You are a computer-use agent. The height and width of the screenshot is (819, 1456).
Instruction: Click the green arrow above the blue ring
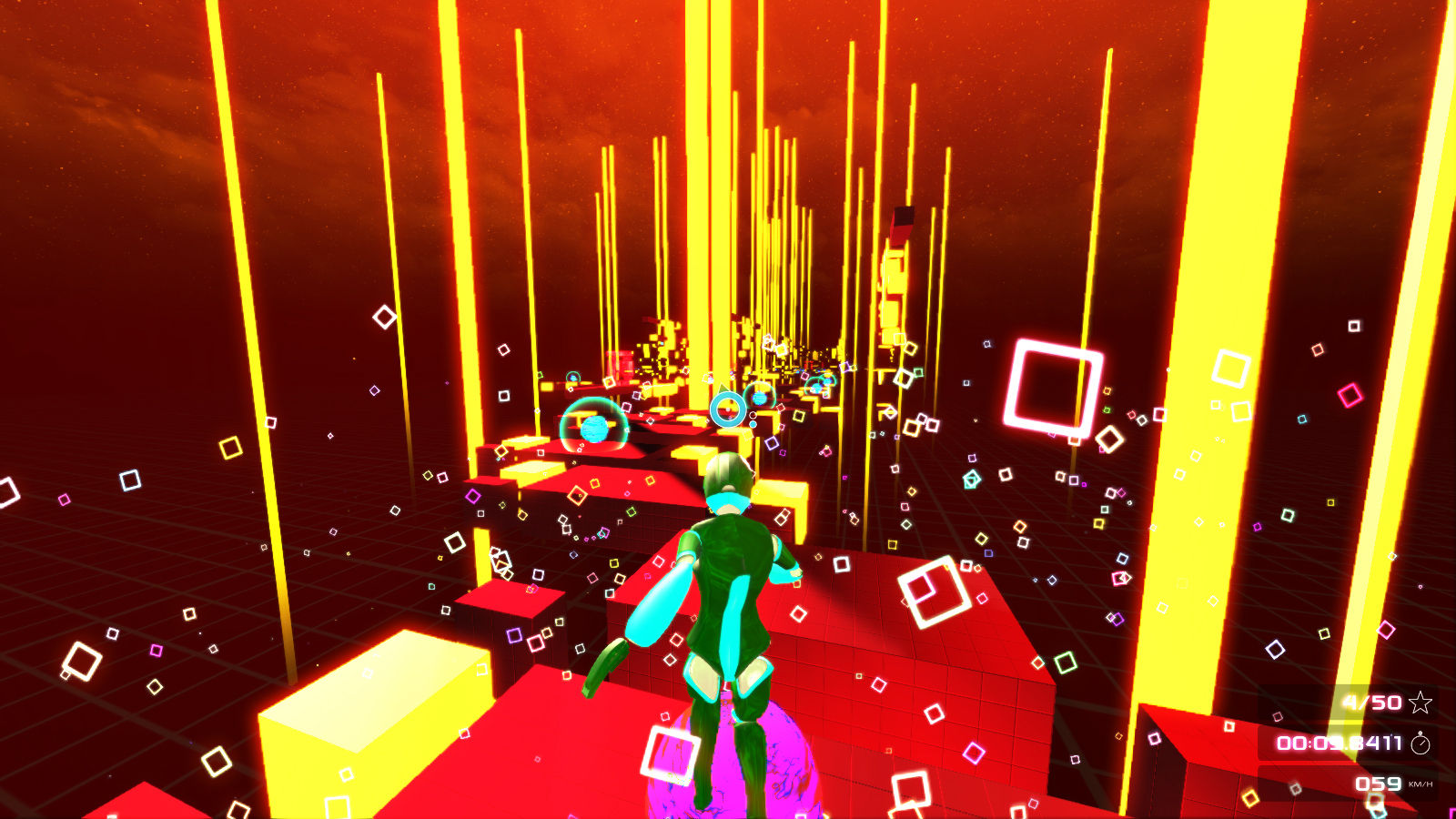723,389
